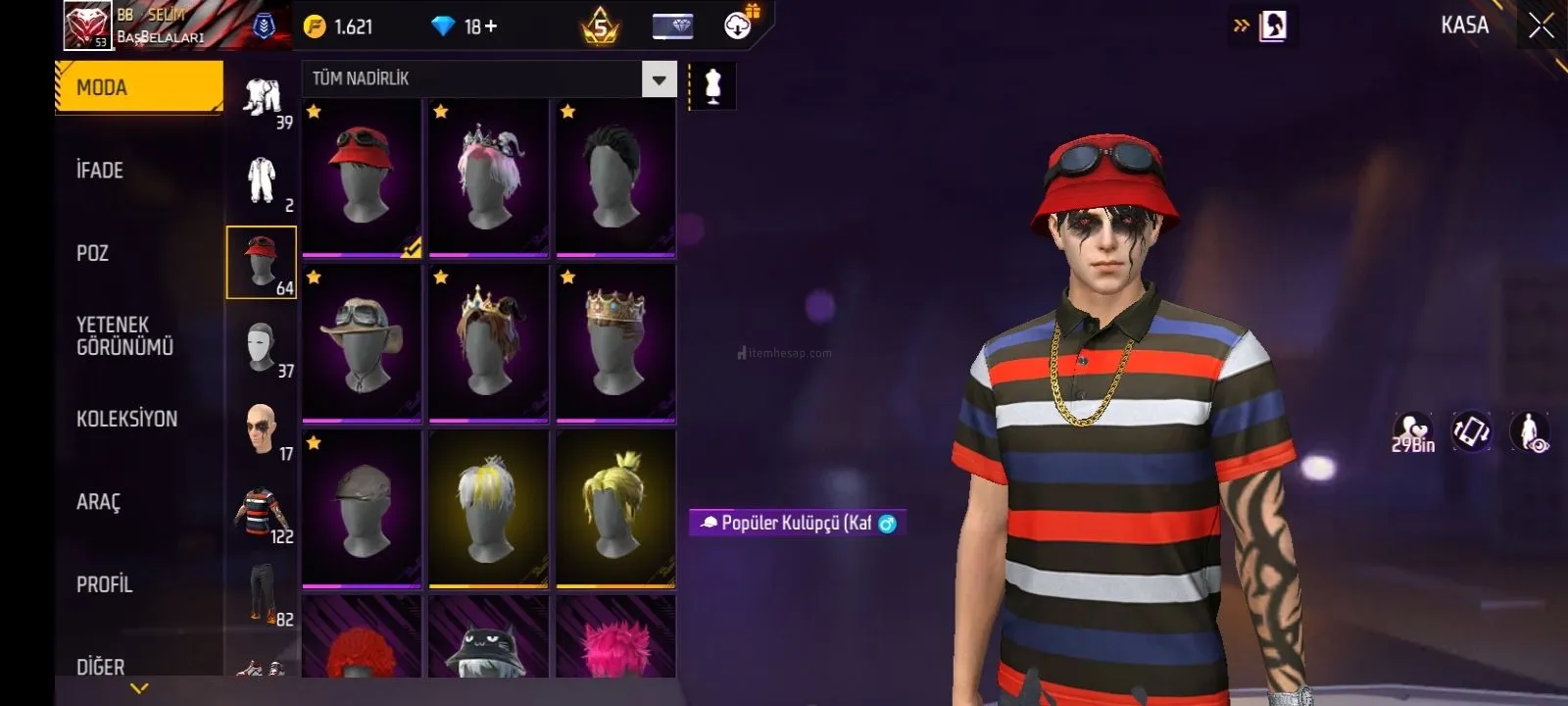Select the red bucket hat with goggles
The image size is (1568, 706).
tap(362, 176)
